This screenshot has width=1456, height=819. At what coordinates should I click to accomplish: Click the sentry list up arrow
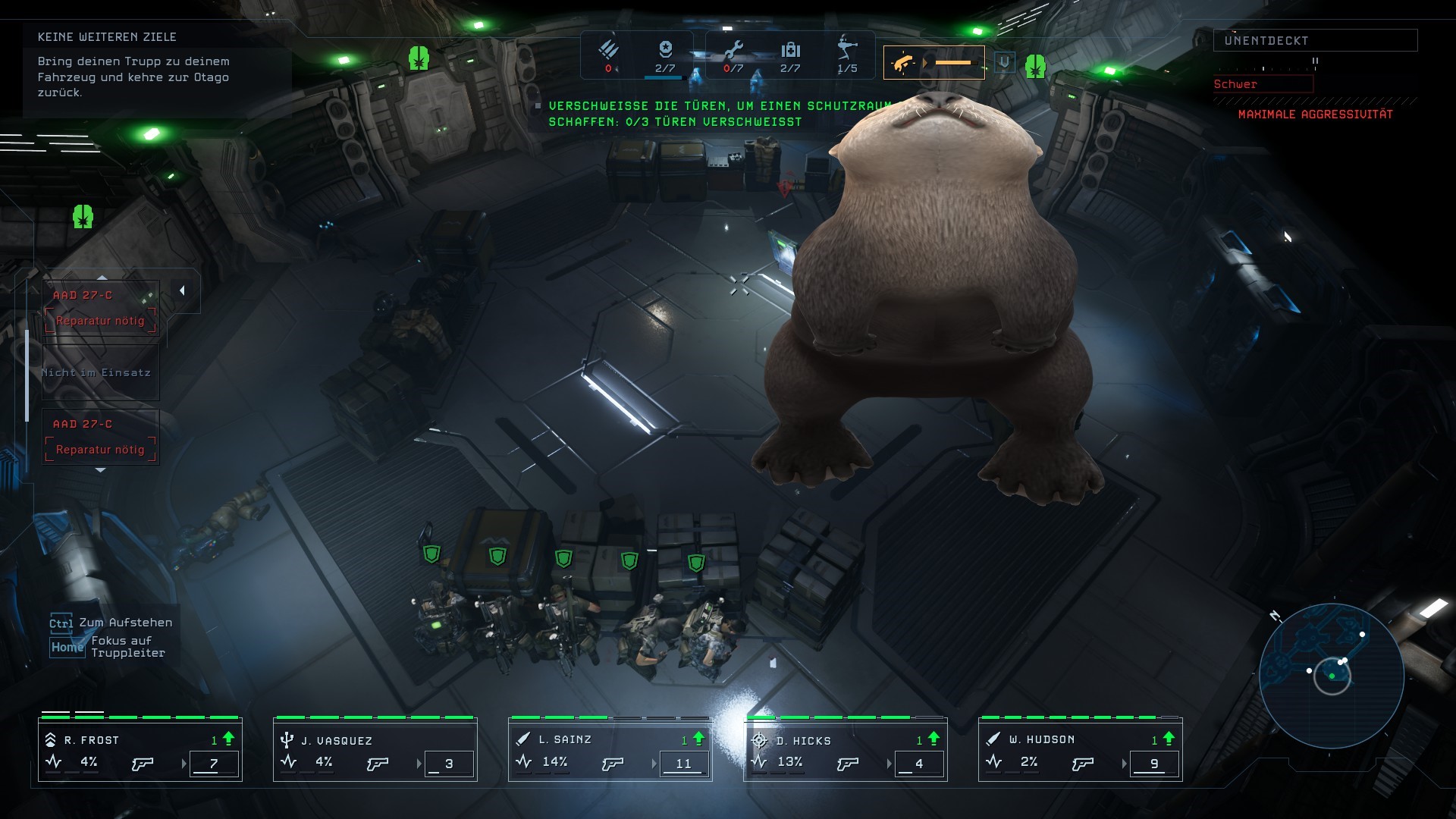102,278
